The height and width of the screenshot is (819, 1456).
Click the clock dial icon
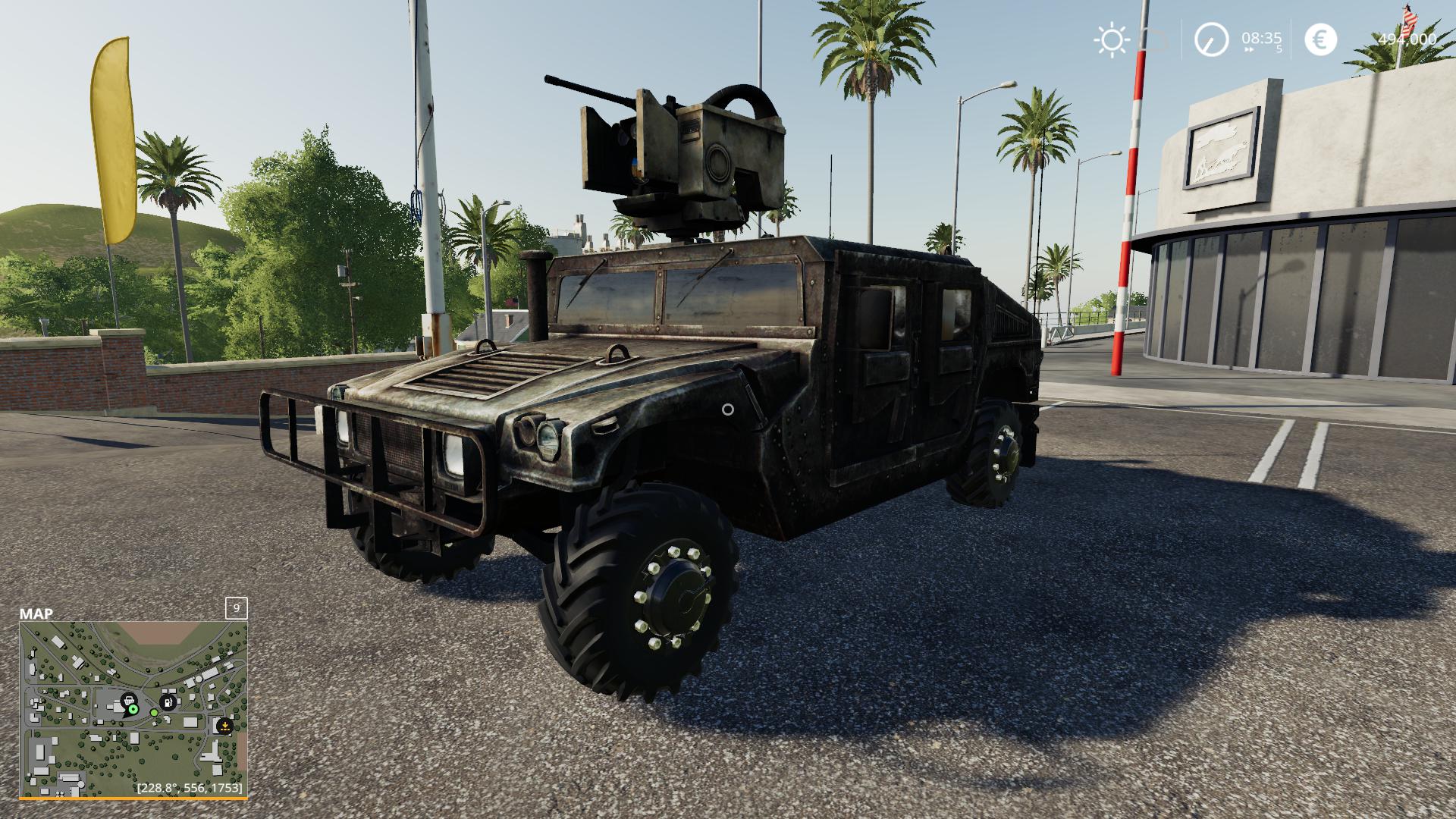(x=1211, y=40)
